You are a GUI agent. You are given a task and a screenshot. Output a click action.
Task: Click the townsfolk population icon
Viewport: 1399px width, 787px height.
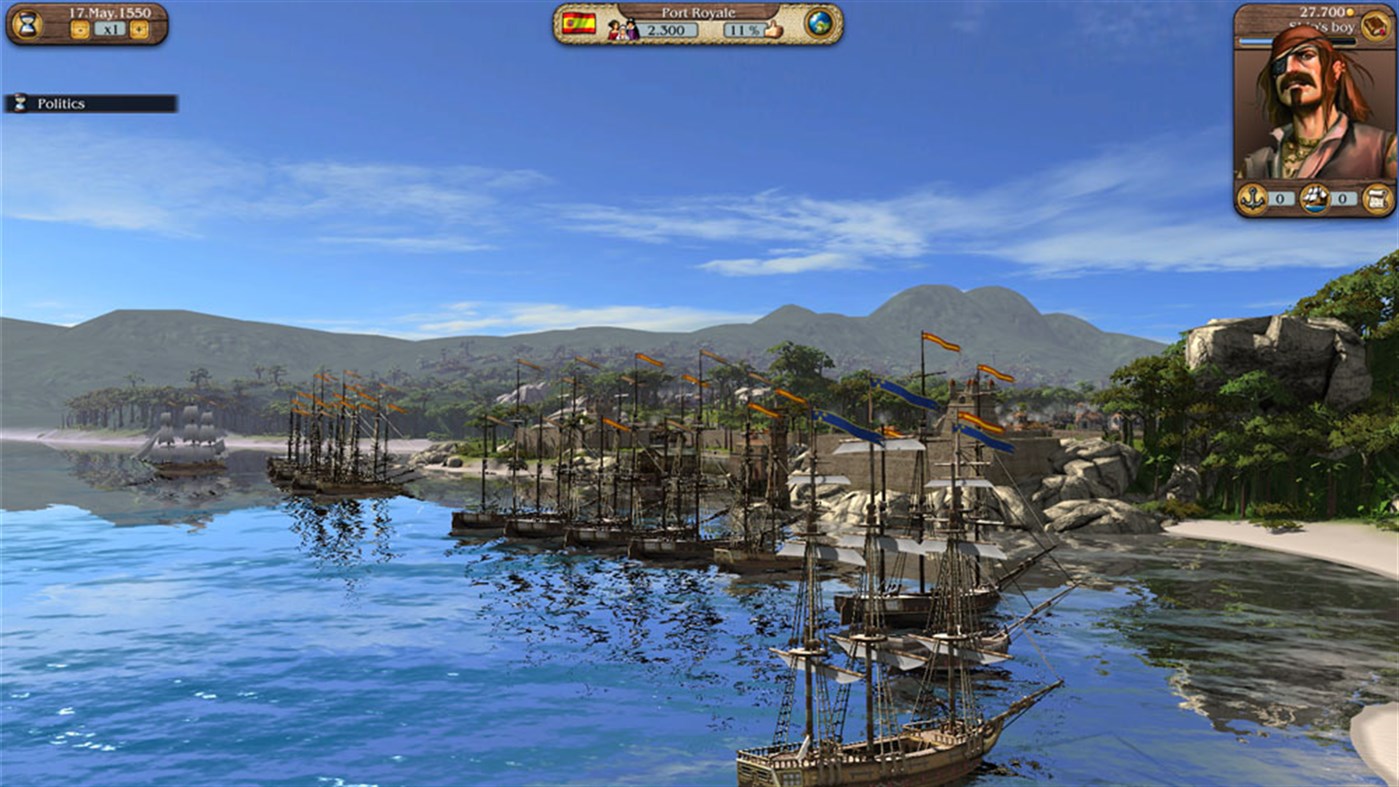623,28
